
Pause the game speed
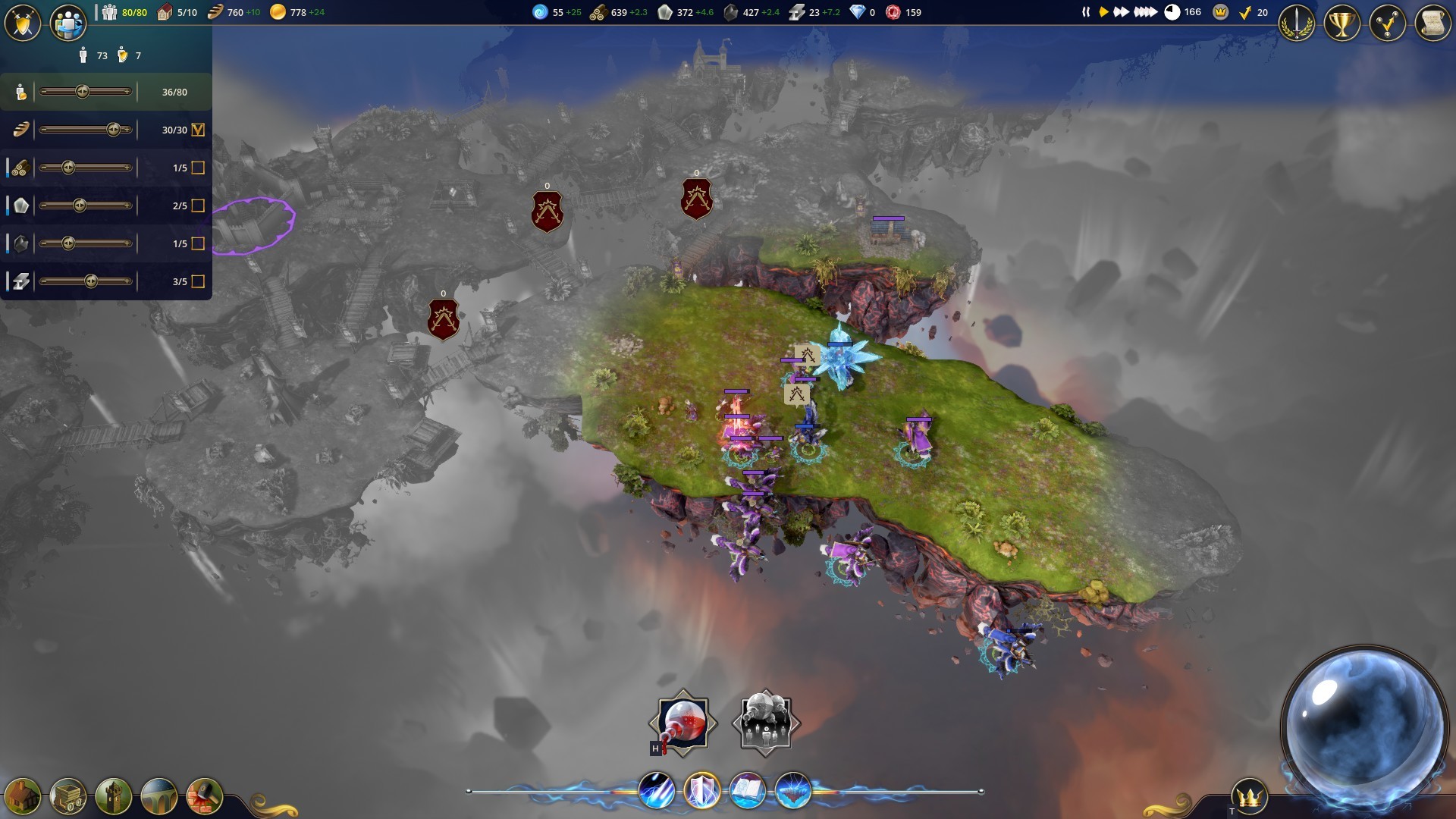tap(1086, 12)
